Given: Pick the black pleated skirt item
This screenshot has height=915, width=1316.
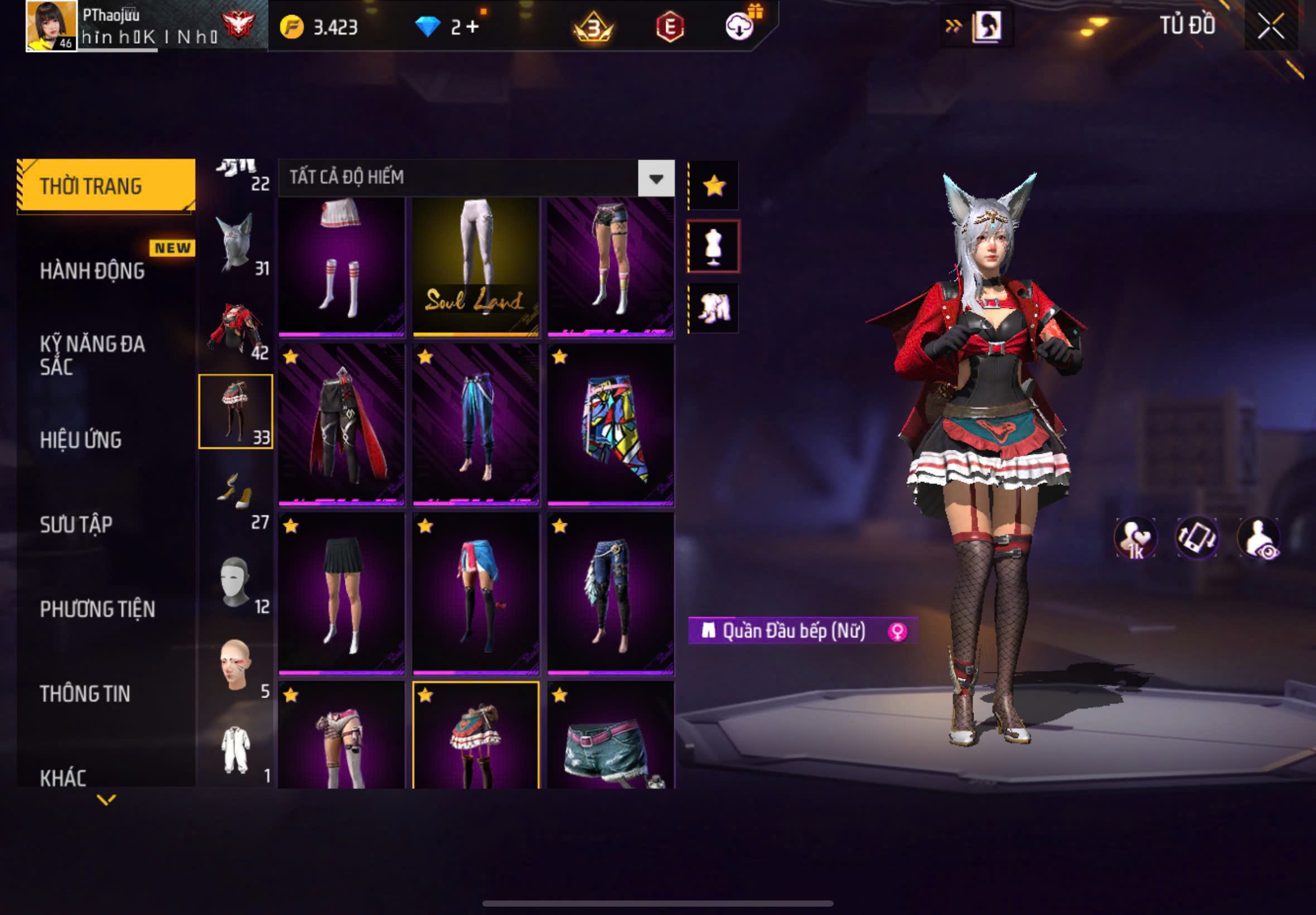Looking at the screenshot, I should 341,594.
